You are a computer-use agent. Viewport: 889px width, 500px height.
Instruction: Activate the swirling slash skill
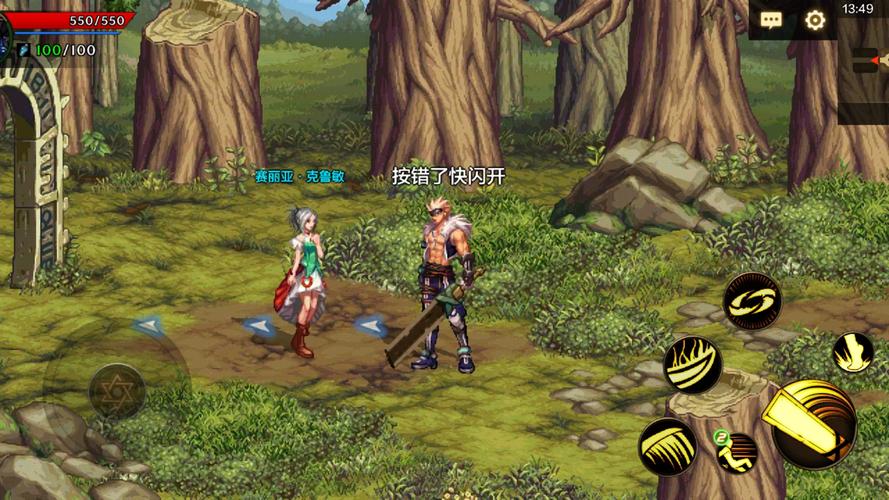point(751,300)
